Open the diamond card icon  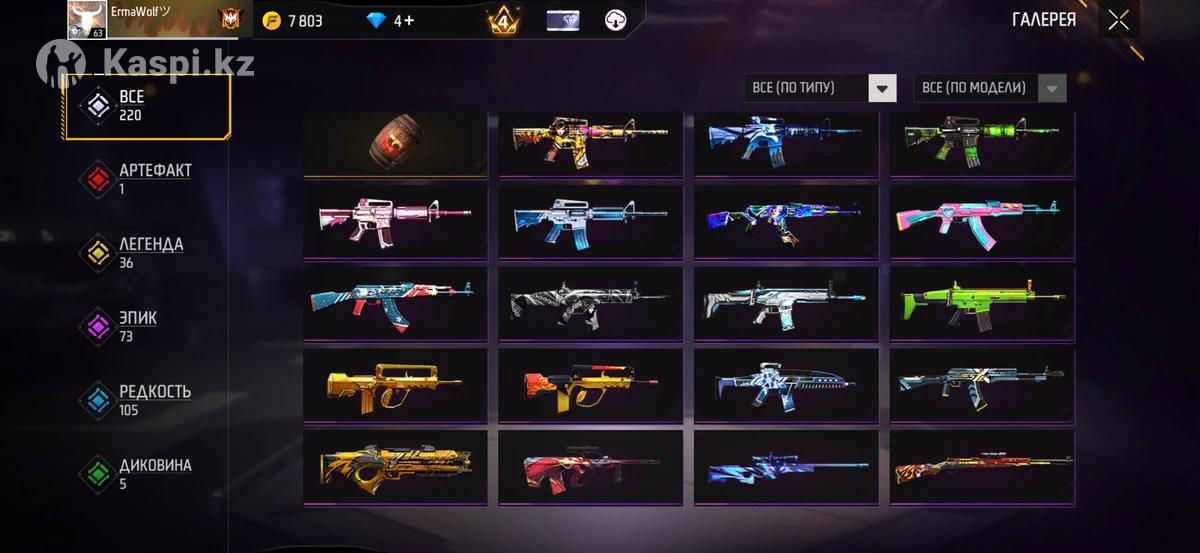563,20
